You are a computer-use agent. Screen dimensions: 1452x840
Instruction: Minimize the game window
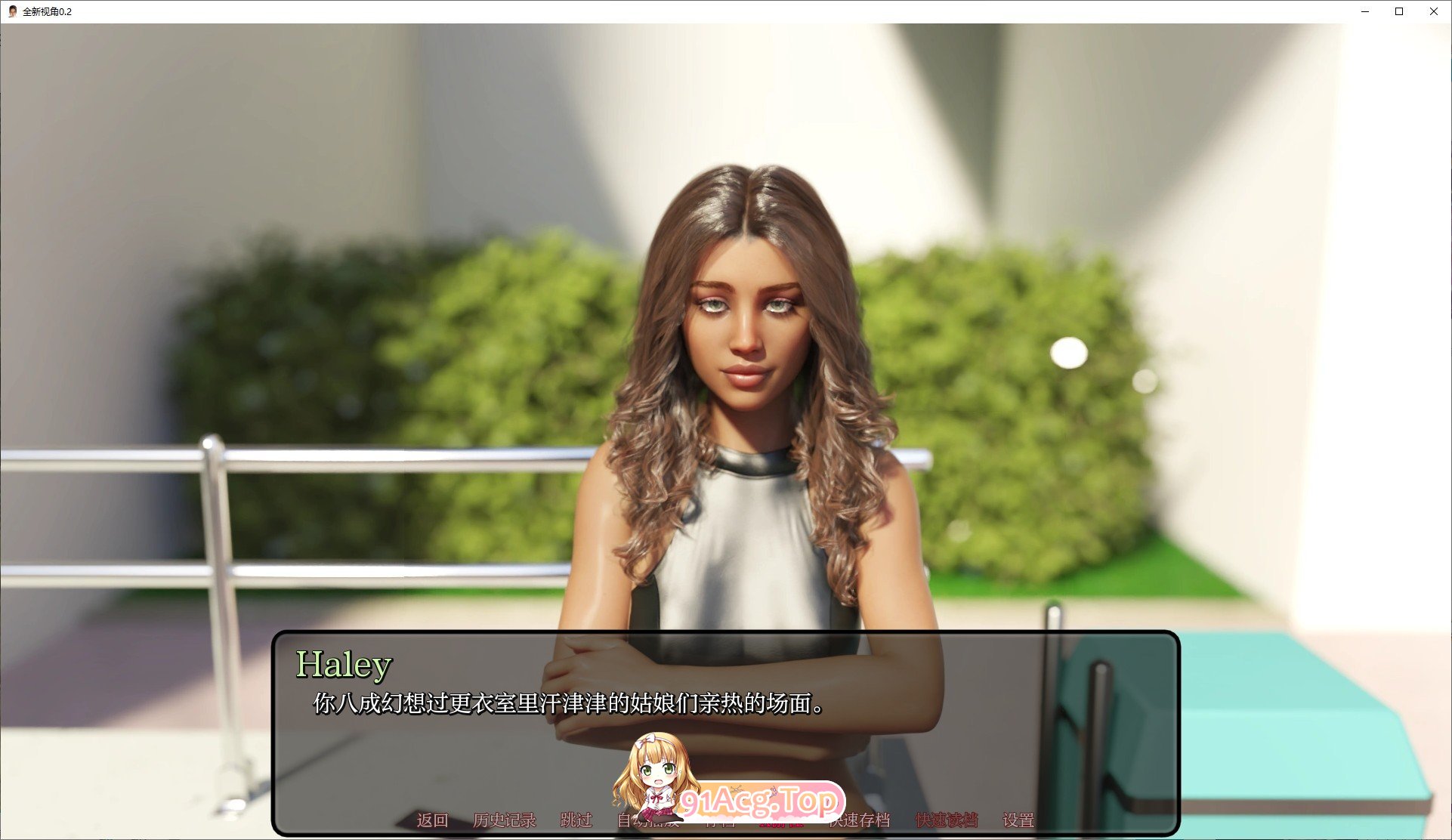[x=1365, y=11]
